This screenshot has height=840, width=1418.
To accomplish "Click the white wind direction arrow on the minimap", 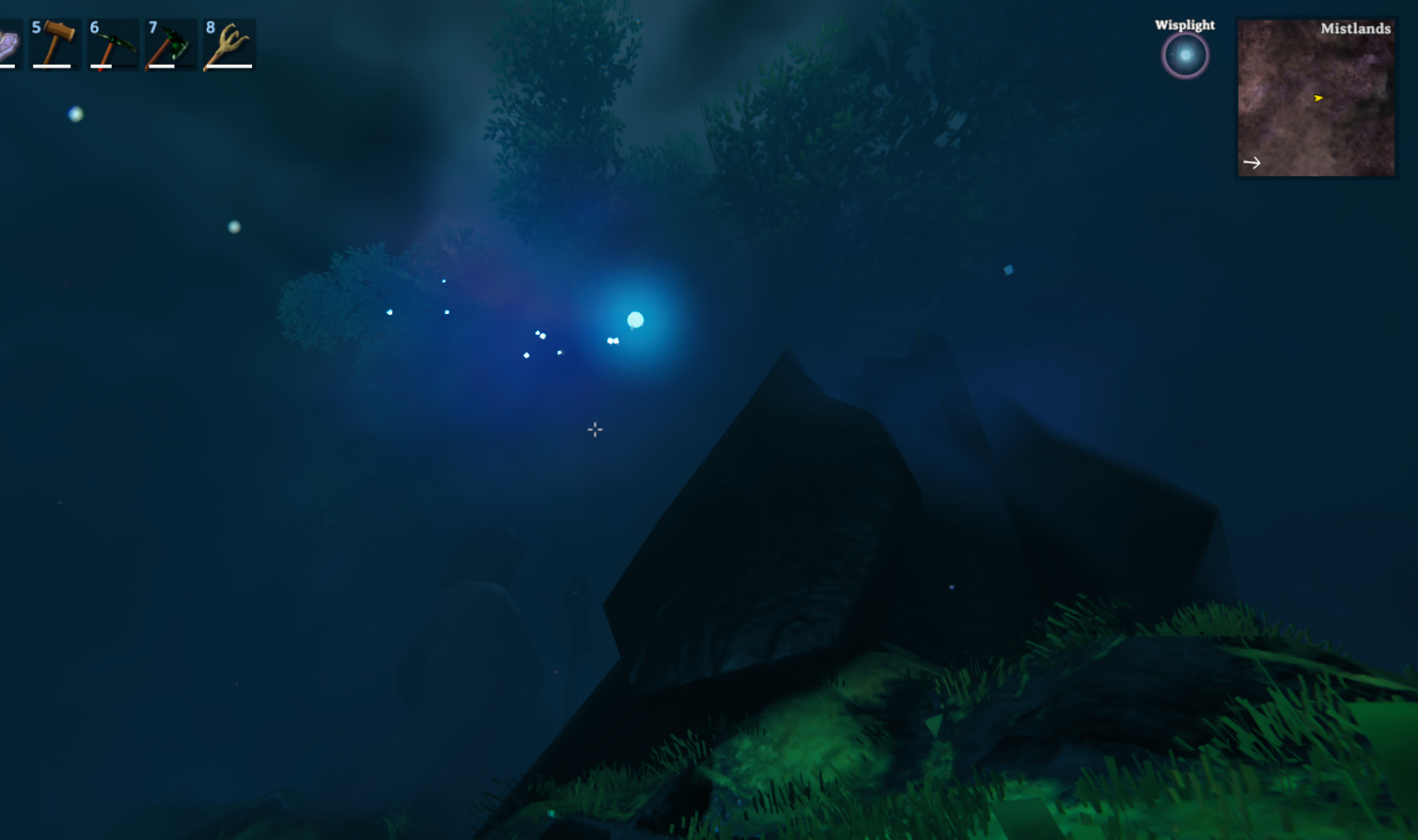I will click(1253, 162).
